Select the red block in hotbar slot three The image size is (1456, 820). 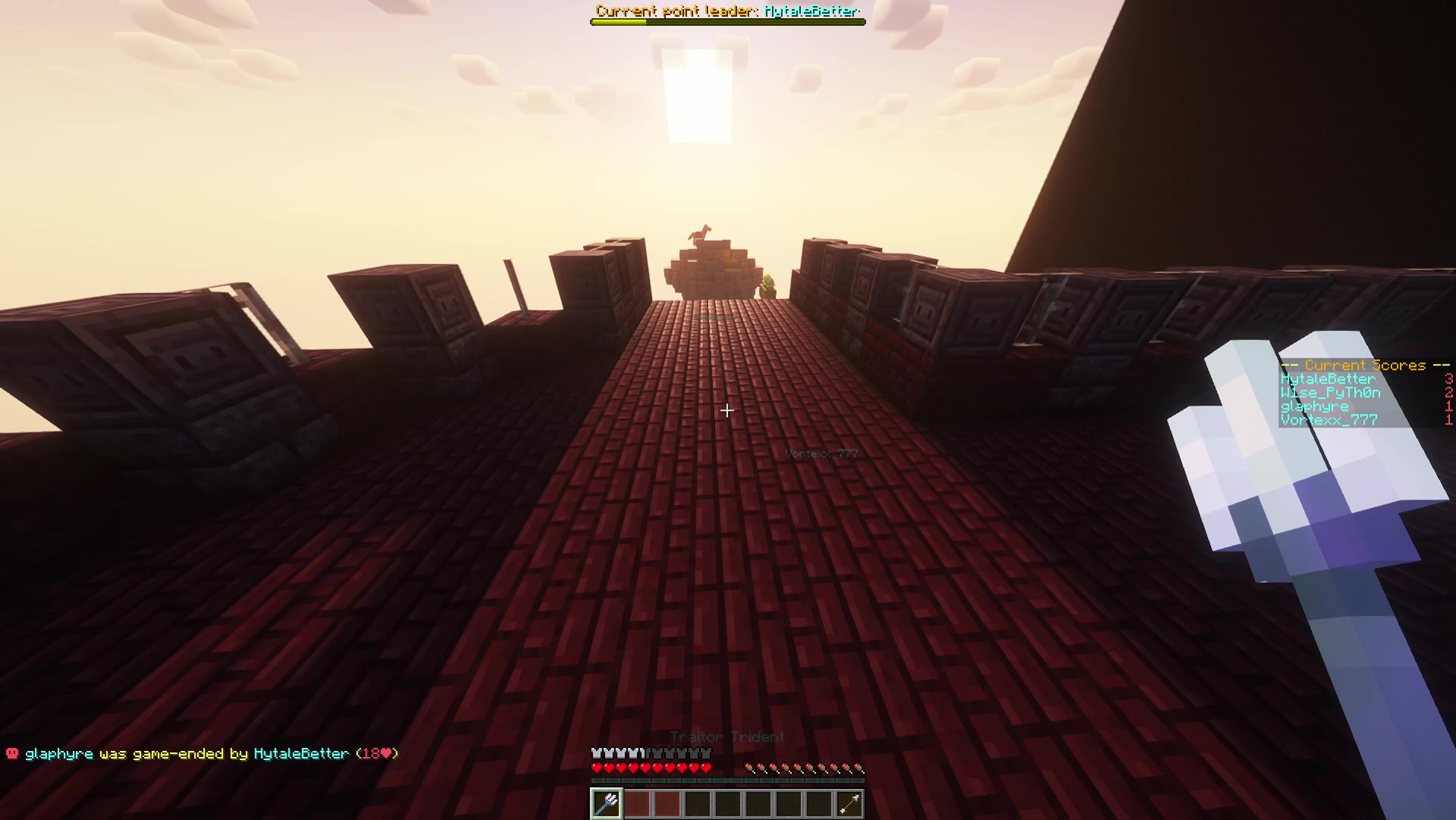667,803
